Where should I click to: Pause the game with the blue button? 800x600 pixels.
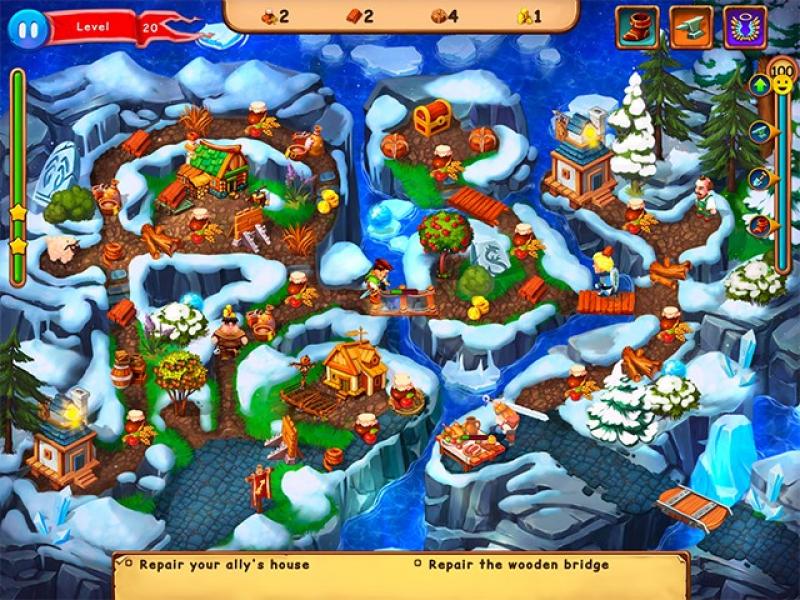[28, 29]
